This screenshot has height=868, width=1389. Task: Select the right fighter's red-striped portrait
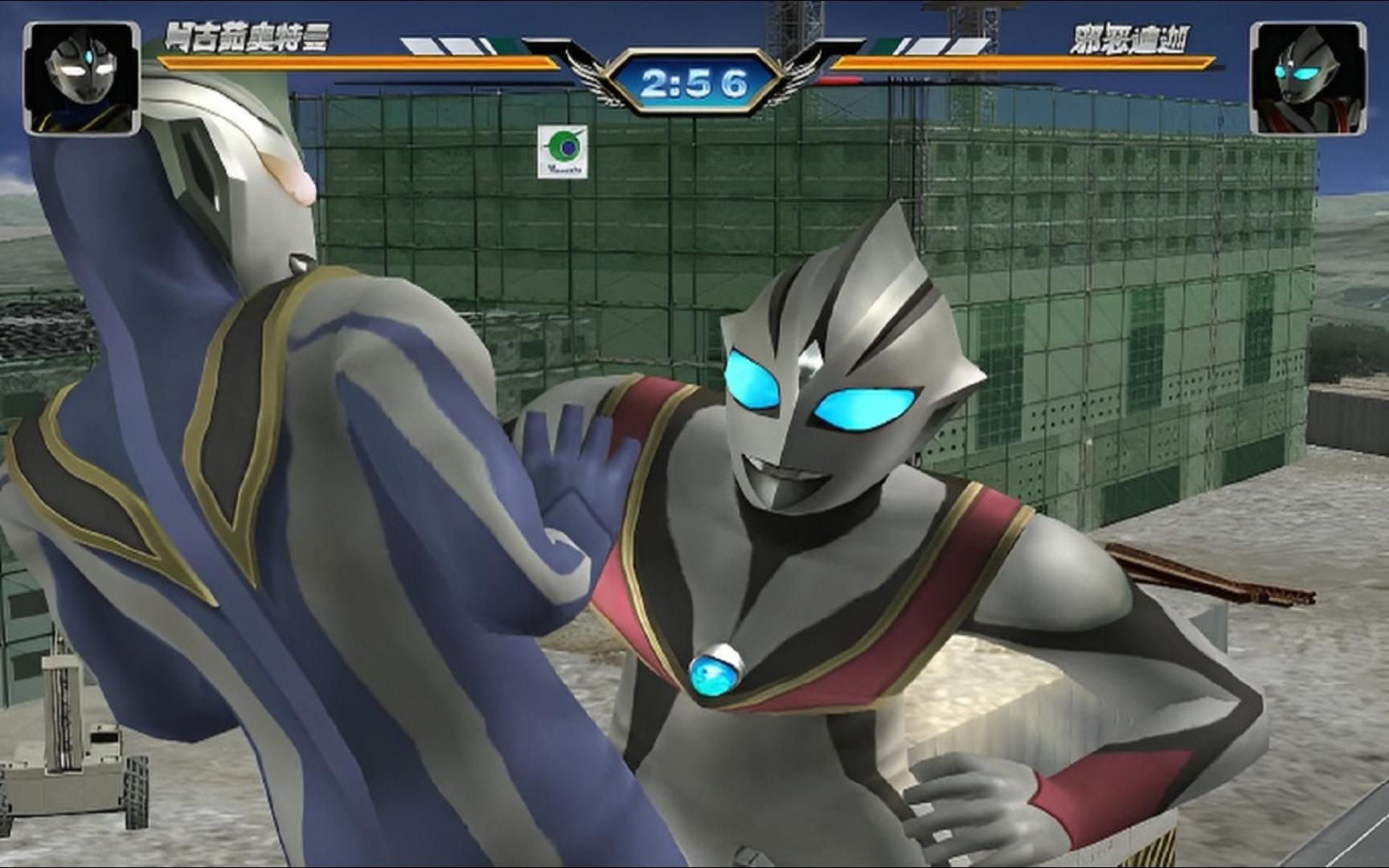click(1306, 78)
